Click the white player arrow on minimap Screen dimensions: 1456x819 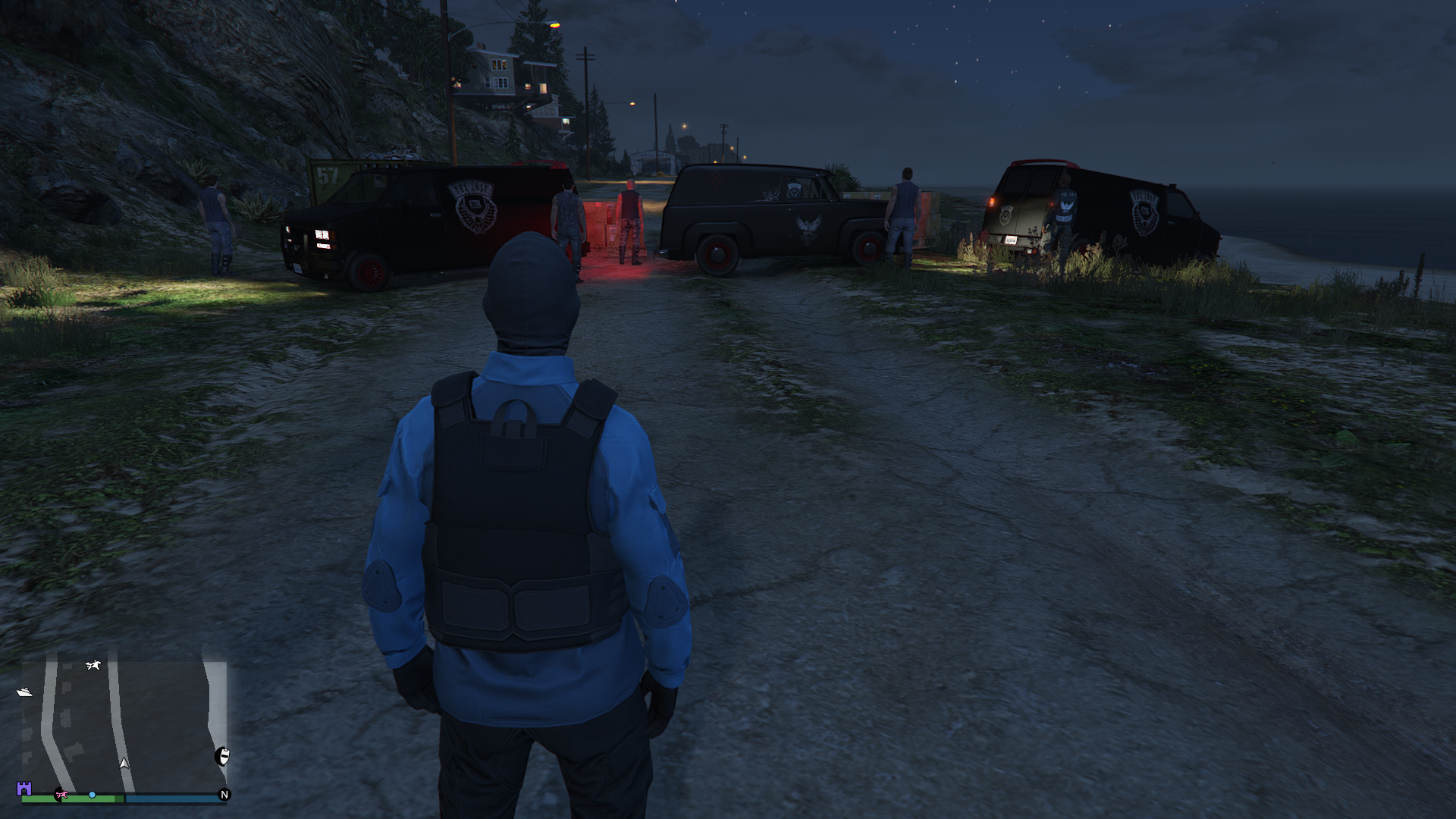[124, 763]
